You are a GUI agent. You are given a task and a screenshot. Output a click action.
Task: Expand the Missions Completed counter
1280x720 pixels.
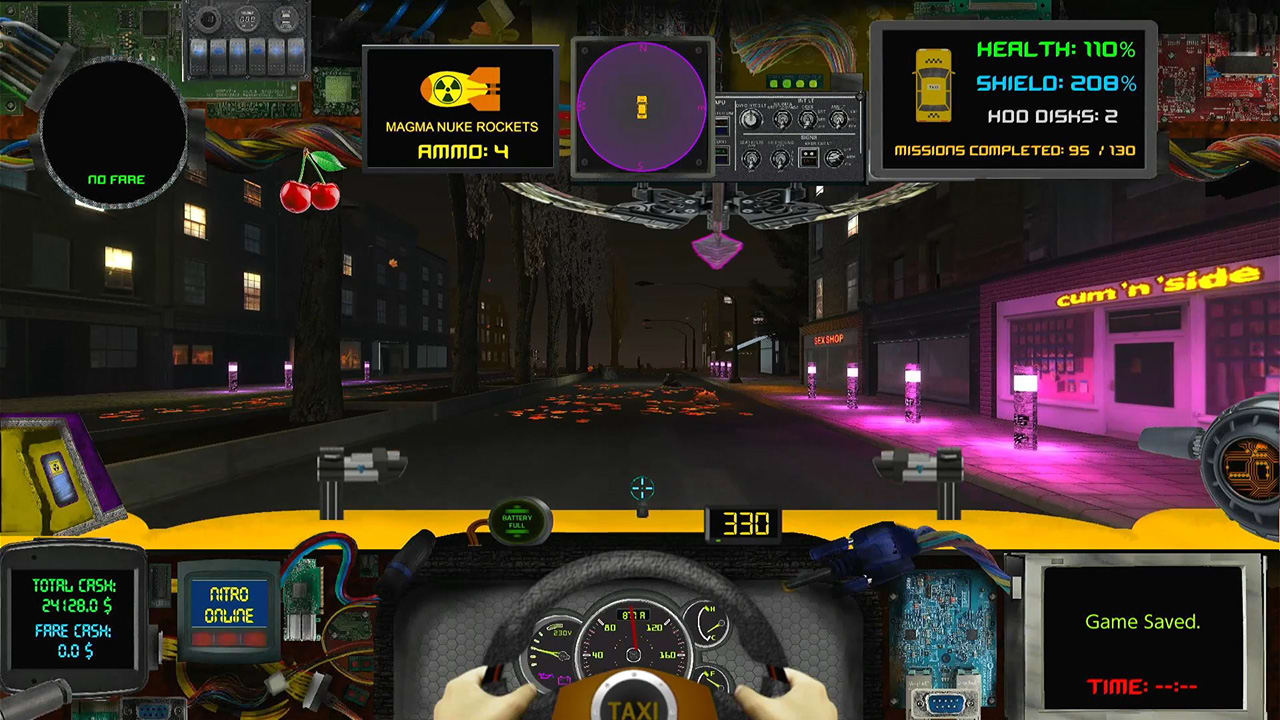(1014, 150)
